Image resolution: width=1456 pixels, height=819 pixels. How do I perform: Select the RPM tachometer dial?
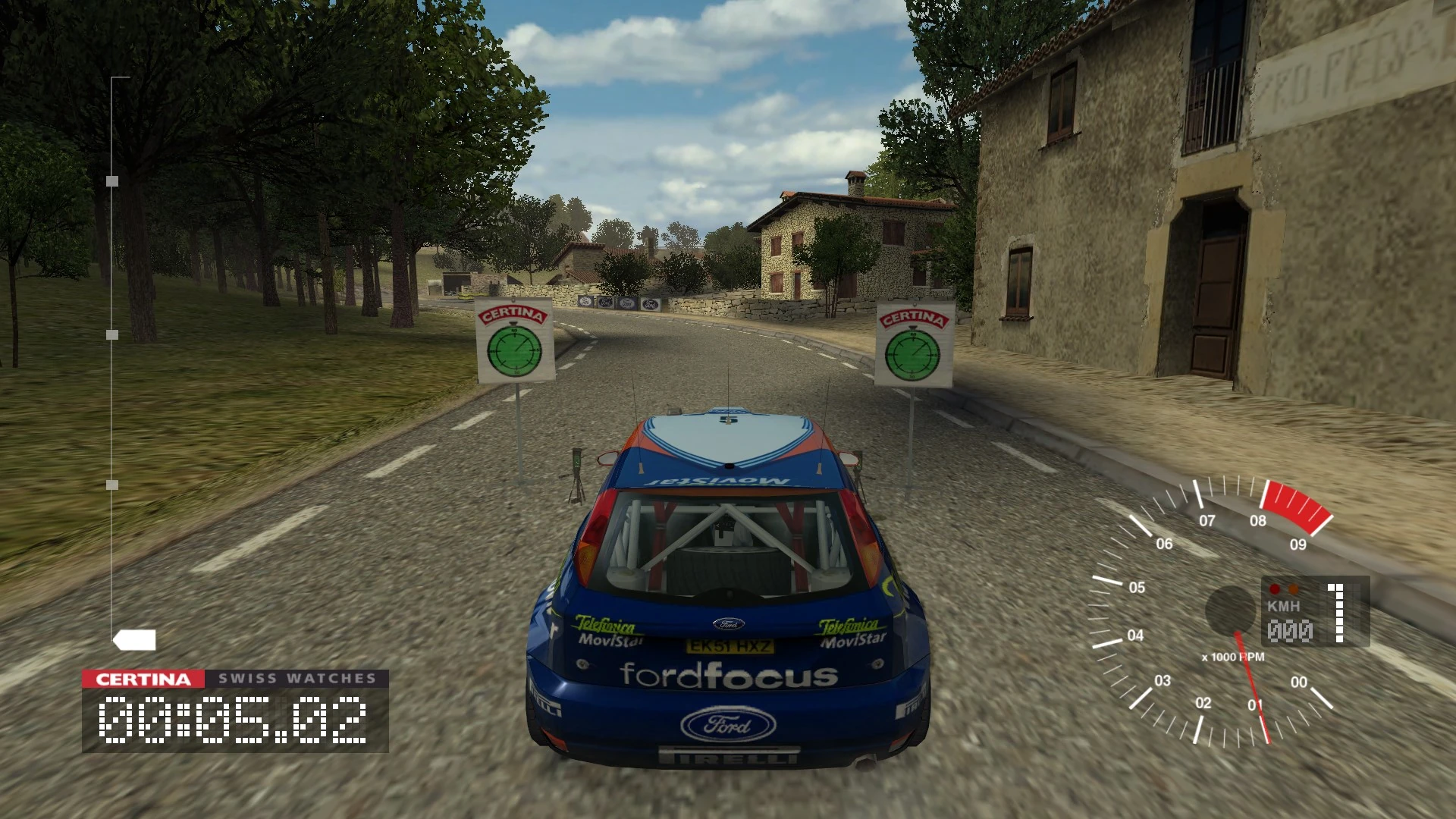click(x=1212, y=610)
